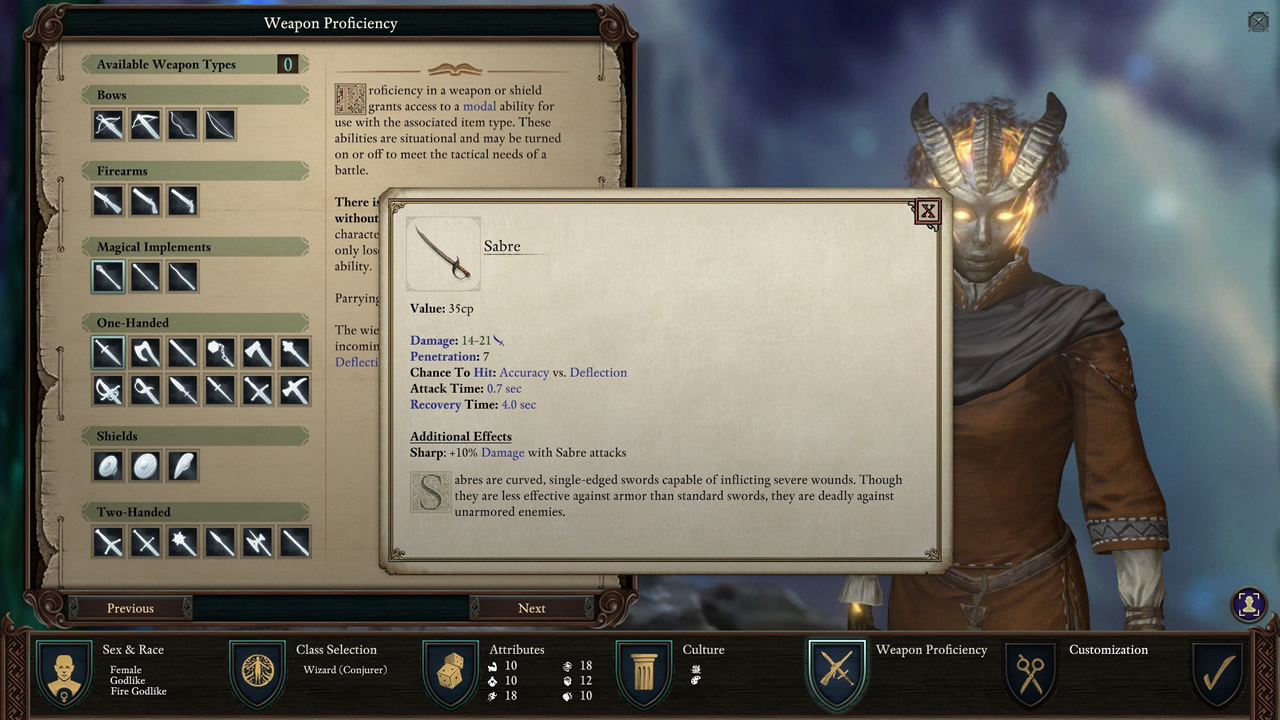Follow the Deflection link in Sabre tooltip

[x=598, y=373]
